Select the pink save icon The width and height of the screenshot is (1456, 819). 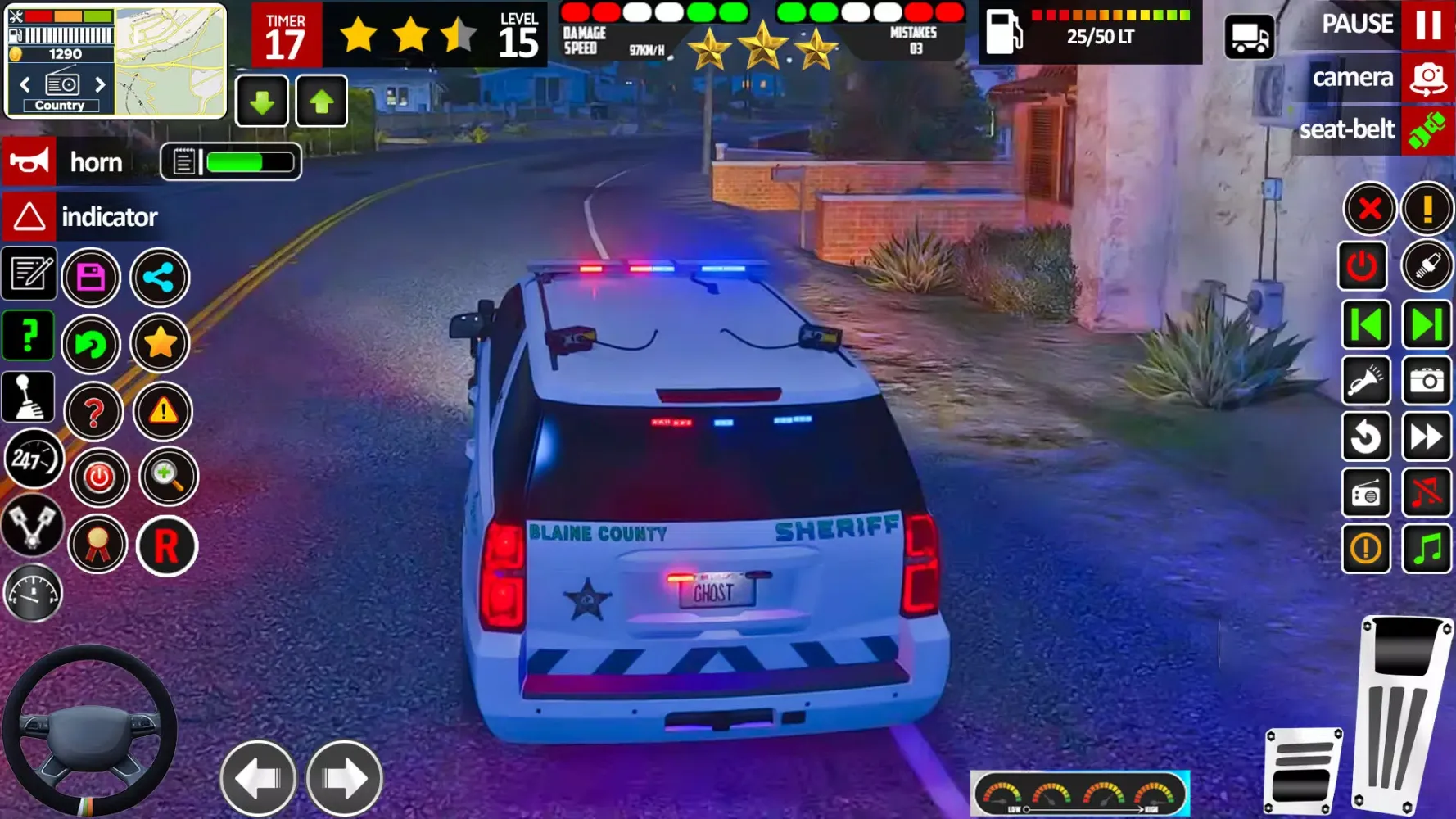point(92,277)
